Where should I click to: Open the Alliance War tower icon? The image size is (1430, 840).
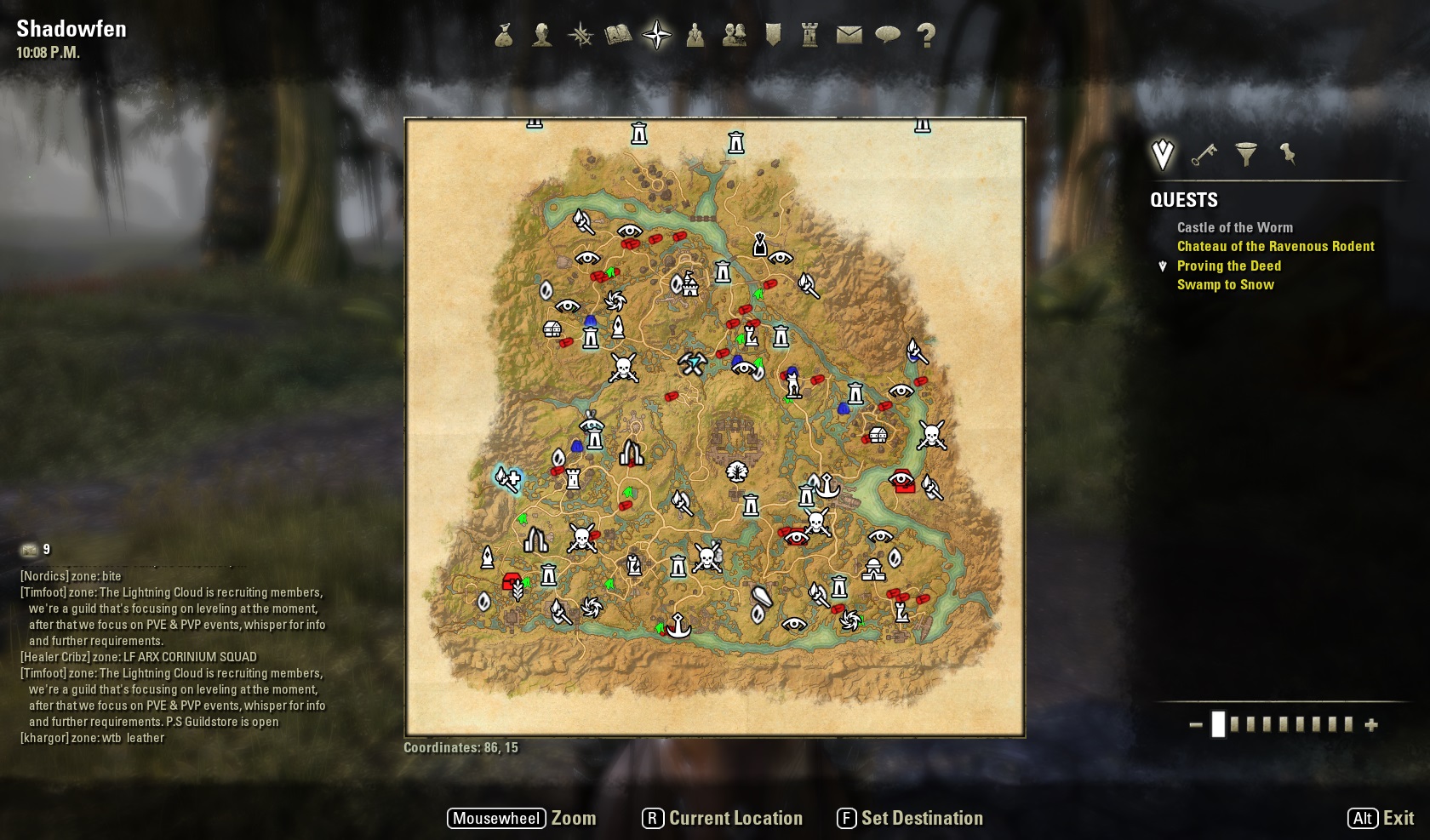(809, 35)
